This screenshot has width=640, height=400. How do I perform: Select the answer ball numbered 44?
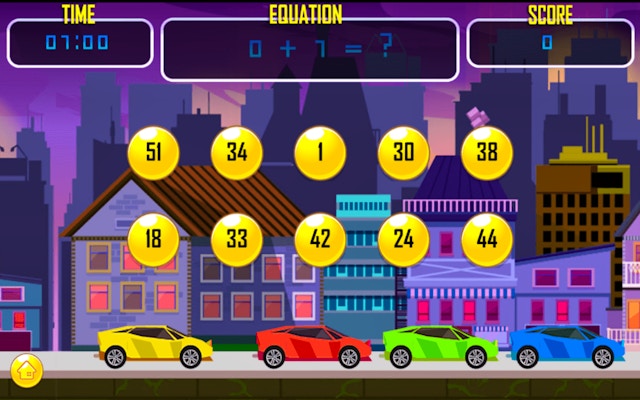click(x=487, y=240)
